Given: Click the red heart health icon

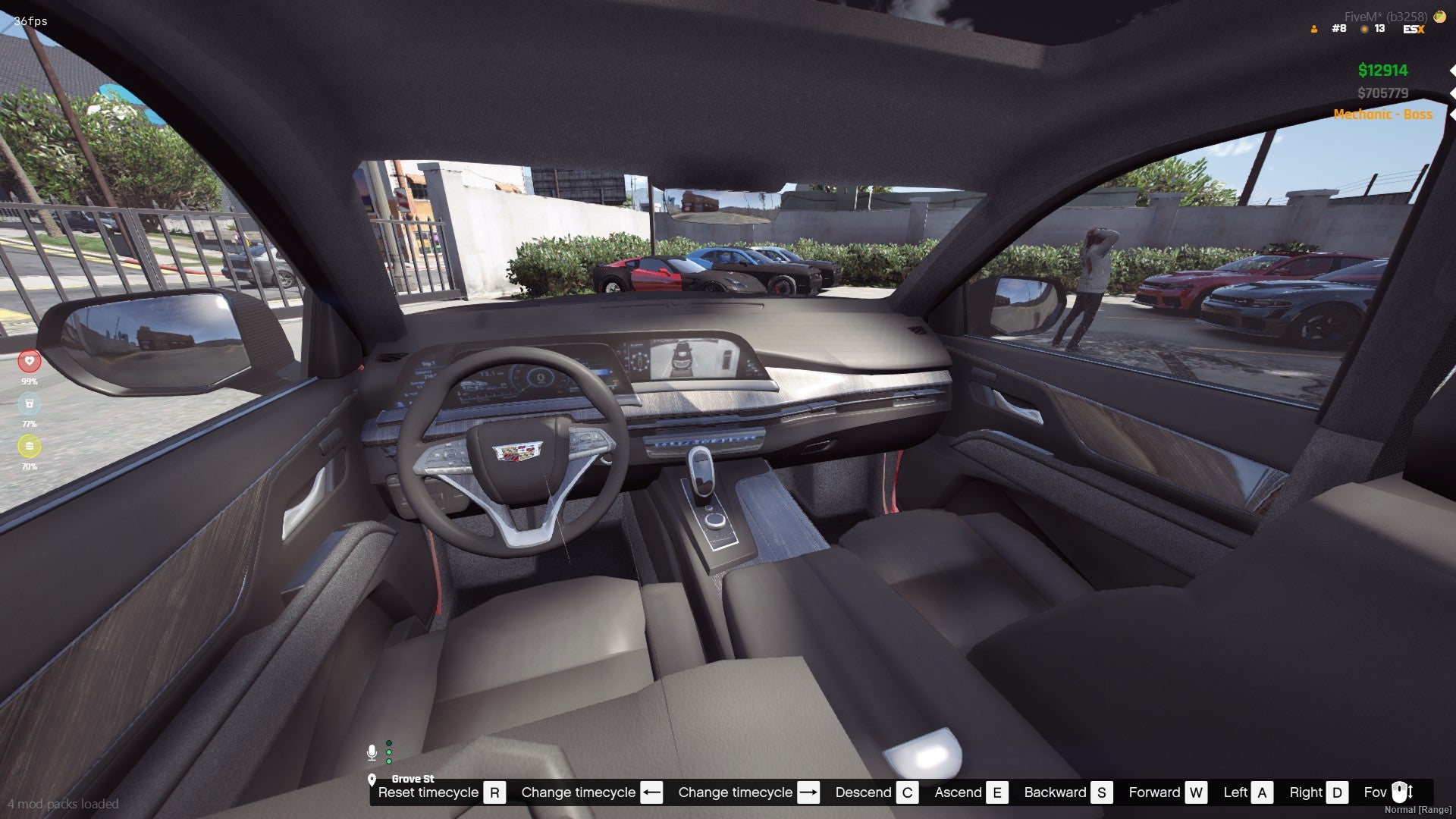Looking at the screenshot, I should point(30,361).
